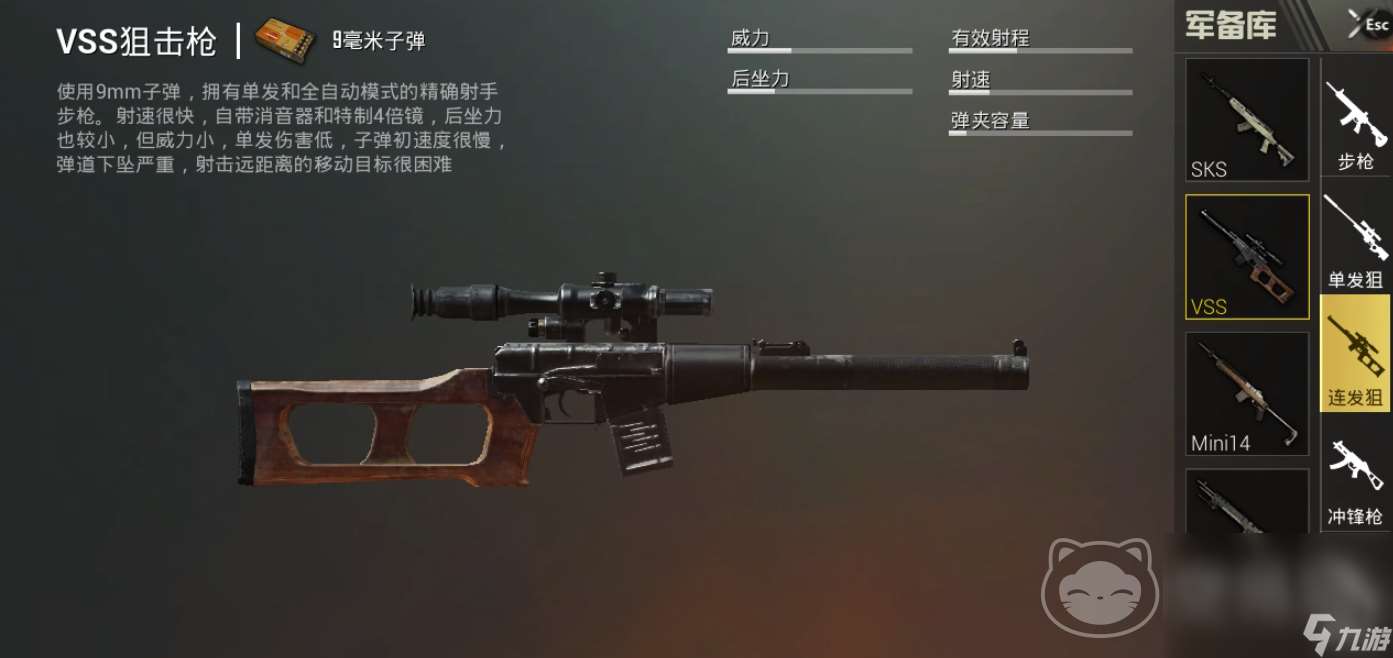This screenshot has width=1393, height=658.
Task: Choose the VSS weapon thumbnail
Action: (x=1246, y=257)
